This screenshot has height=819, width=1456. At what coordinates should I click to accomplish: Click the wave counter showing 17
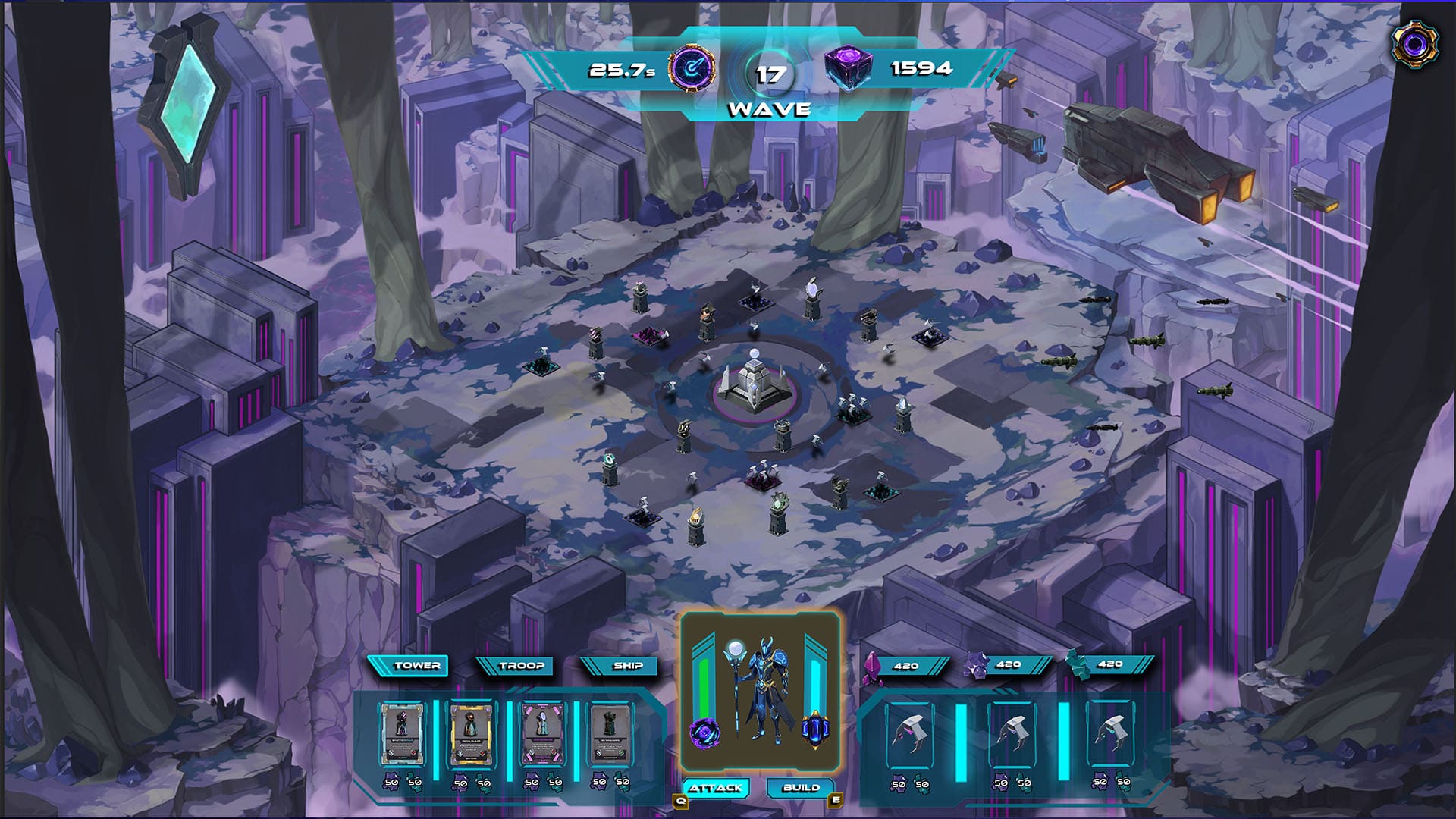tap(769, 74)
